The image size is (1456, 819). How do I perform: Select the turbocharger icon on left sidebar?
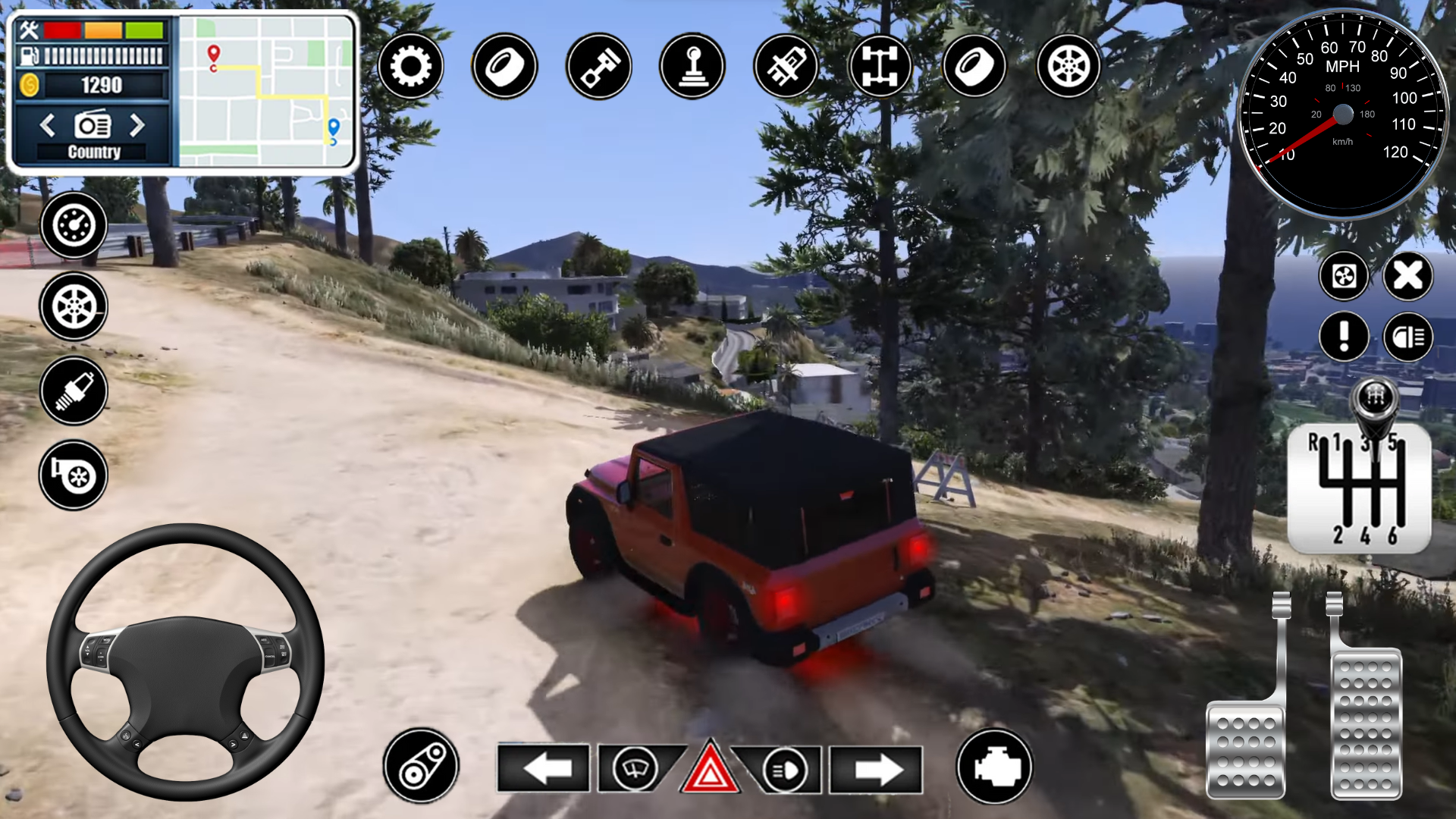pos(74,474)
